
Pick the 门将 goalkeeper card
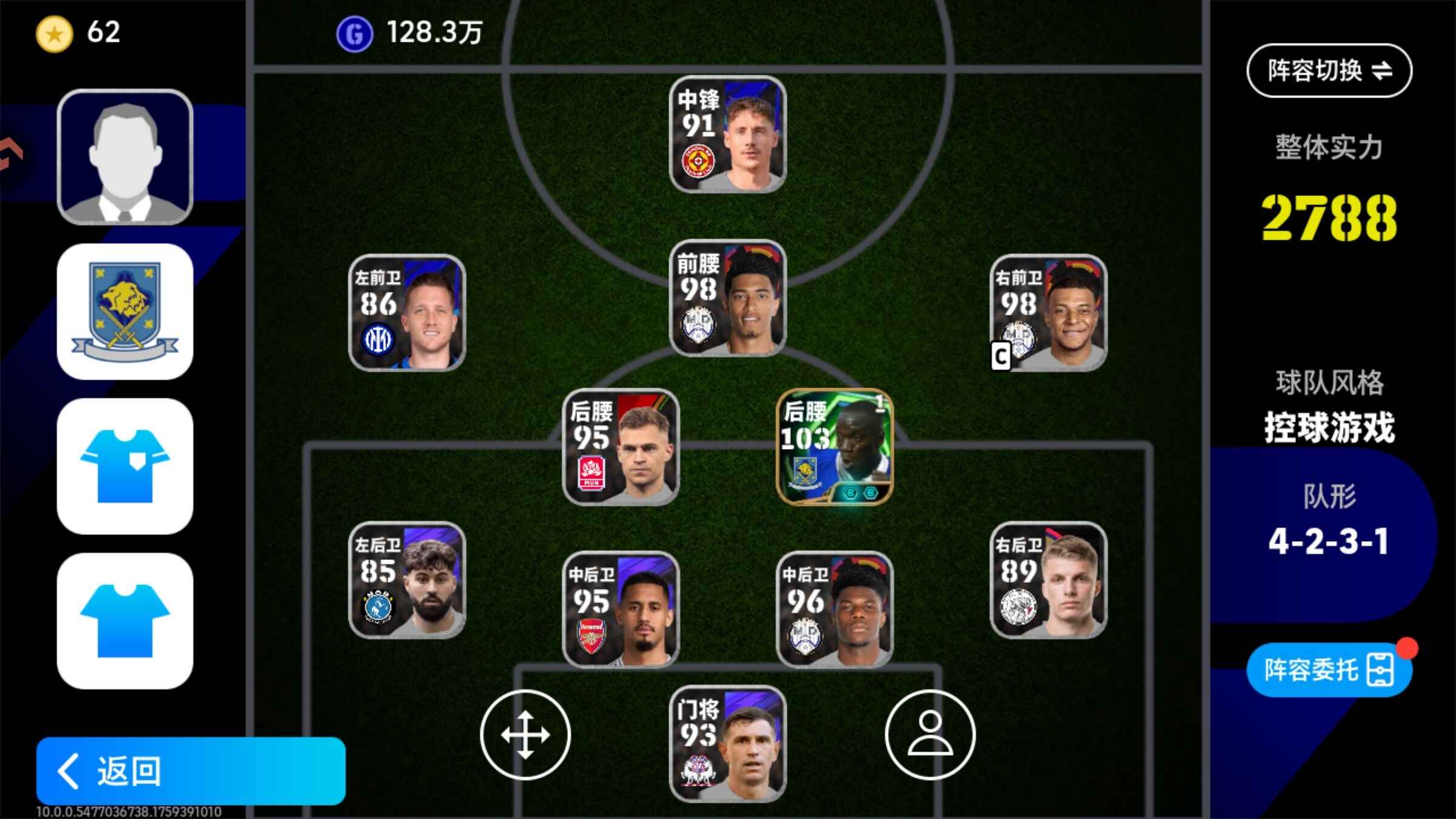[x=727, y=744]
